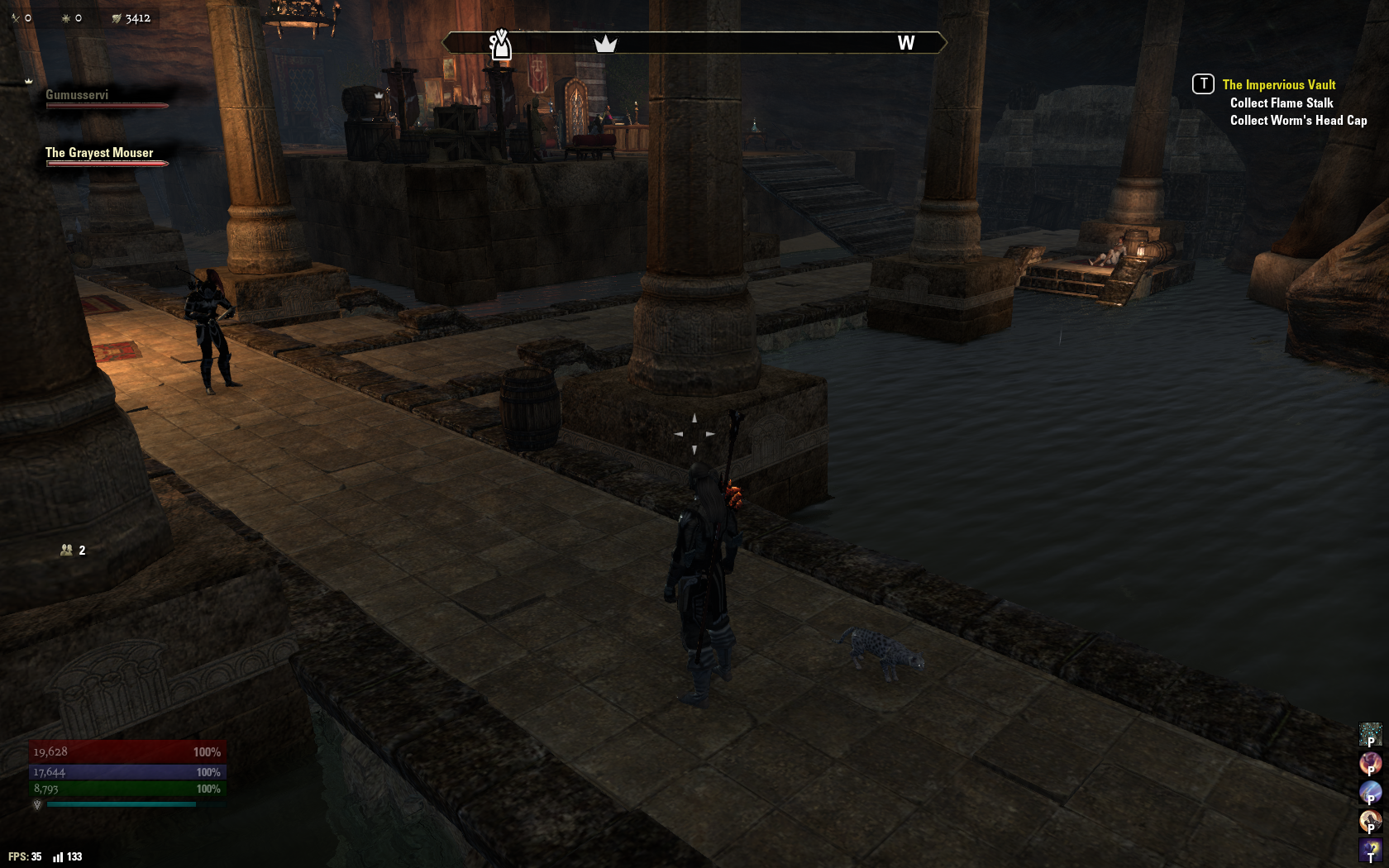
Task: Select The Impervious Vault quest title
Action: coord(1278,84)
